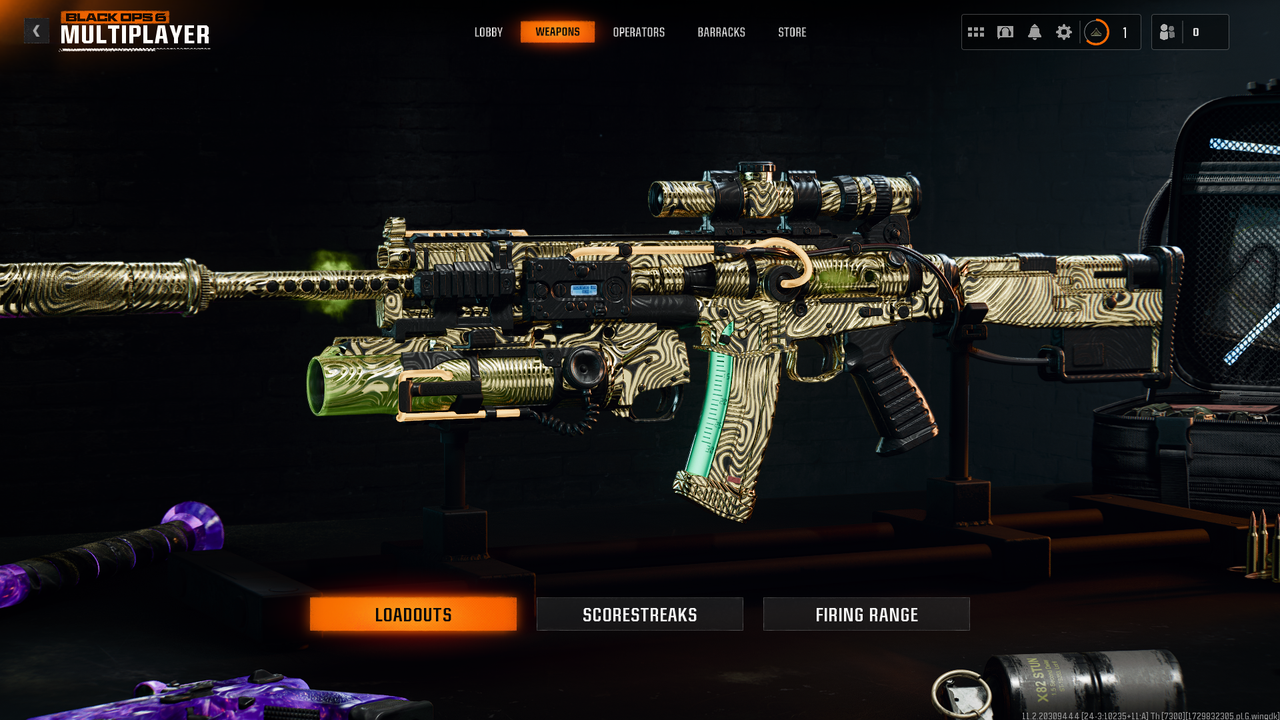Go back using the arrow button

(36, 31)
